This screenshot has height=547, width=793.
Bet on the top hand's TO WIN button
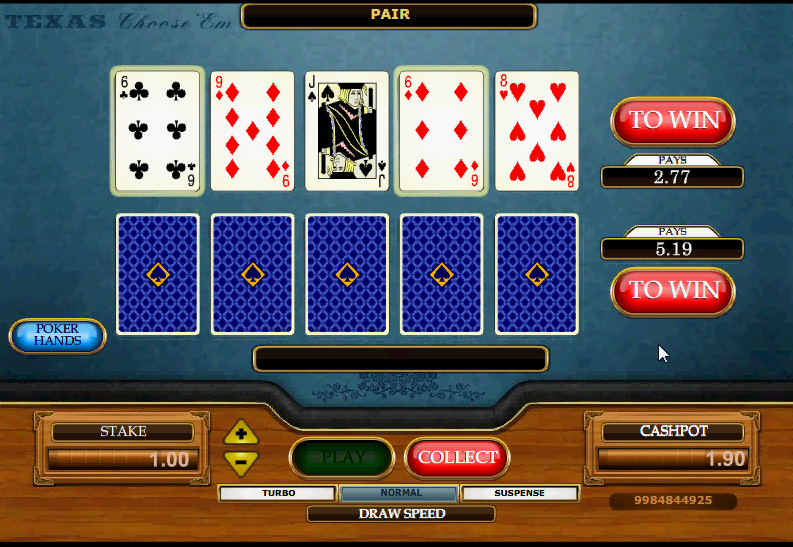click(x=673, y=120)
